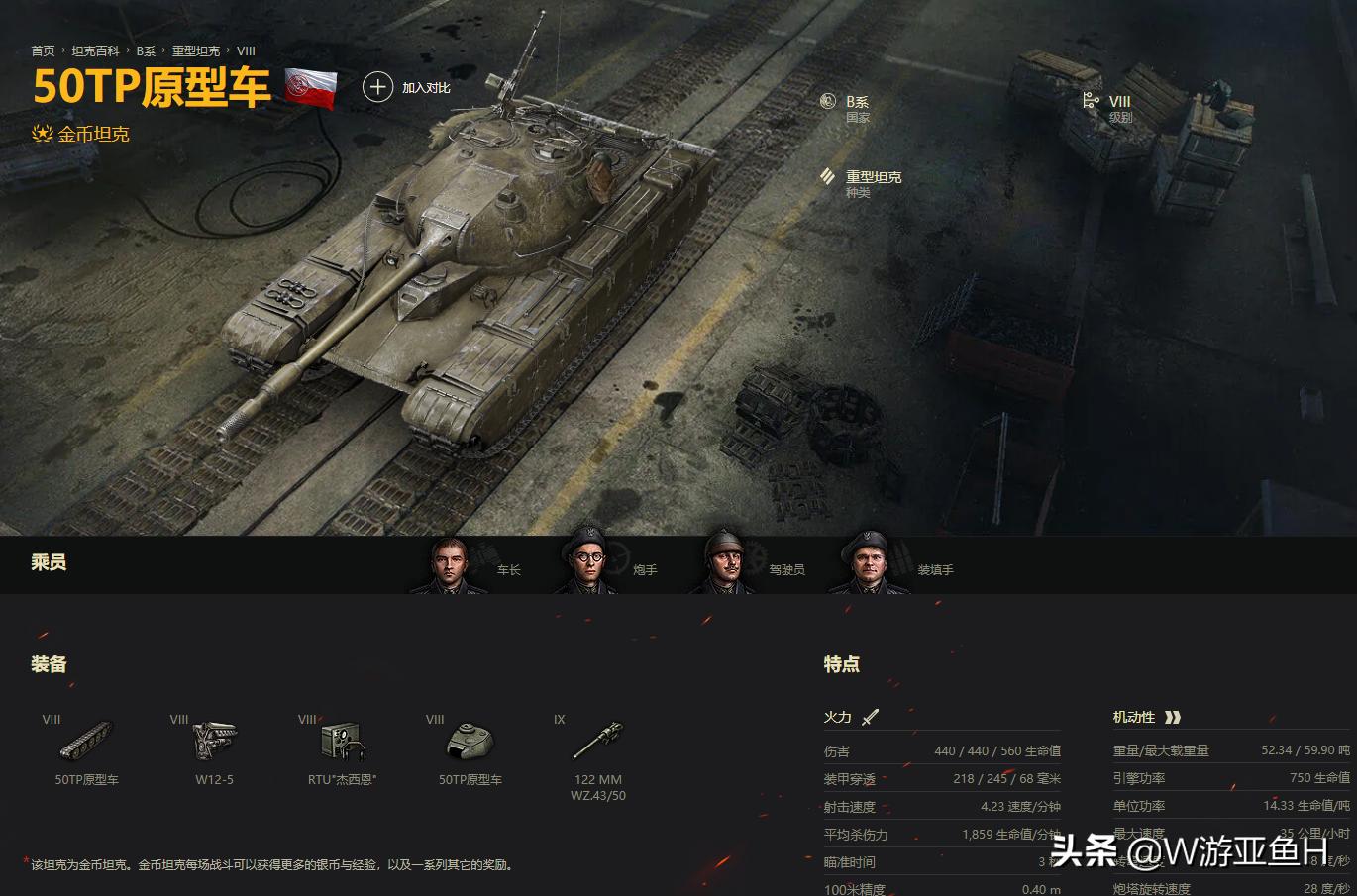Click the RTU"杰西恩" radio module icon
The width and height of the screenshot is (1357, 896).
342,740
